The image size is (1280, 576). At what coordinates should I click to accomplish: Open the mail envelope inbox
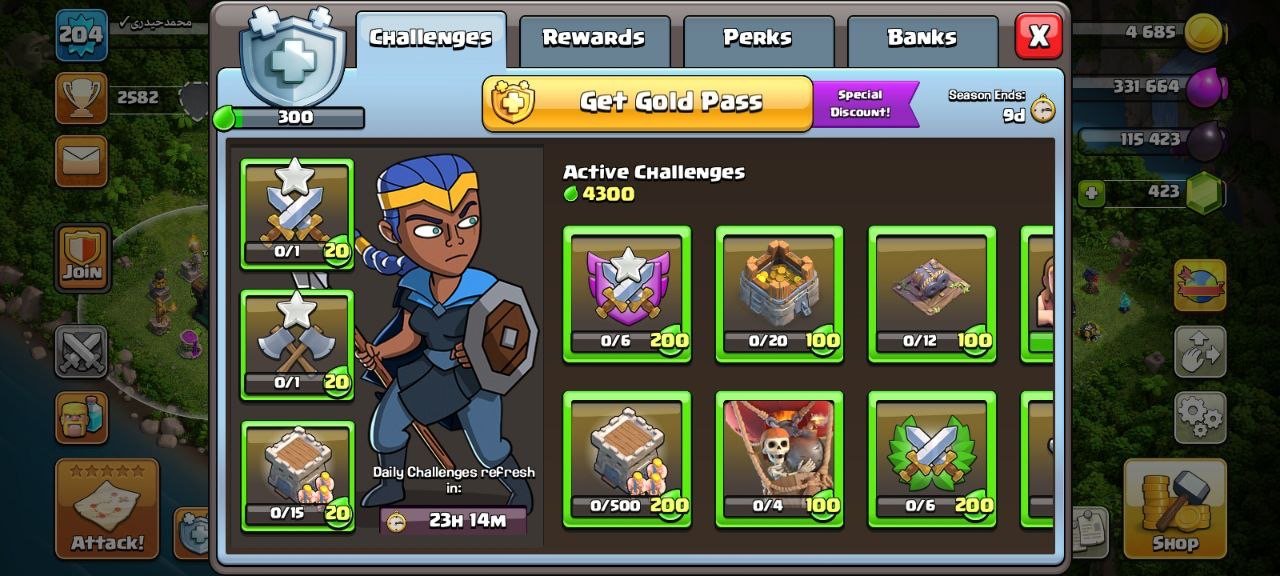pos(81,160)
